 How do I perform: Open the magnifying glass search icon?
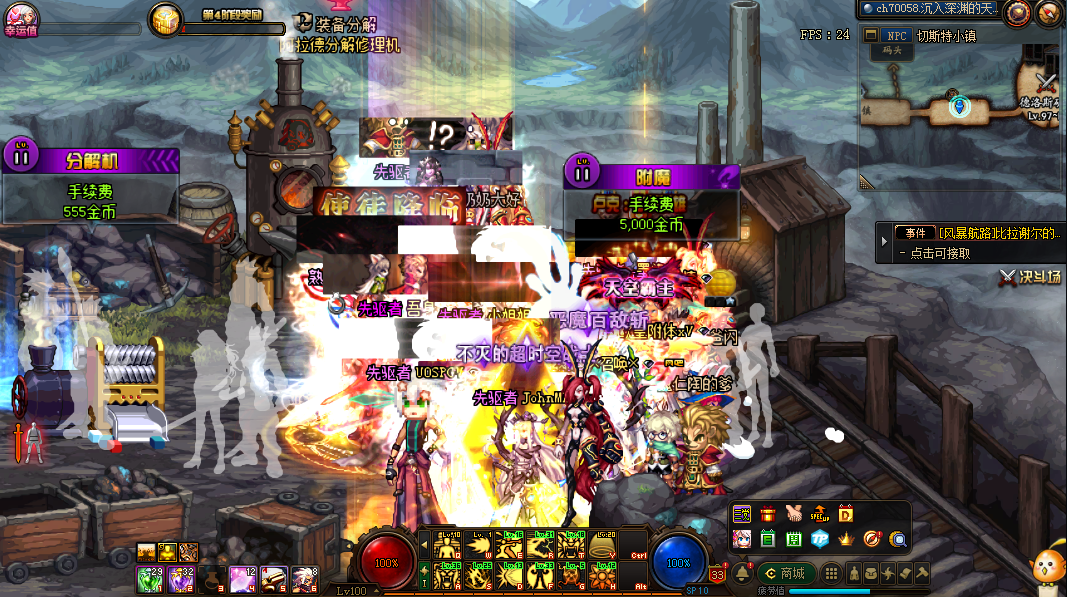(x=898, y=539)
